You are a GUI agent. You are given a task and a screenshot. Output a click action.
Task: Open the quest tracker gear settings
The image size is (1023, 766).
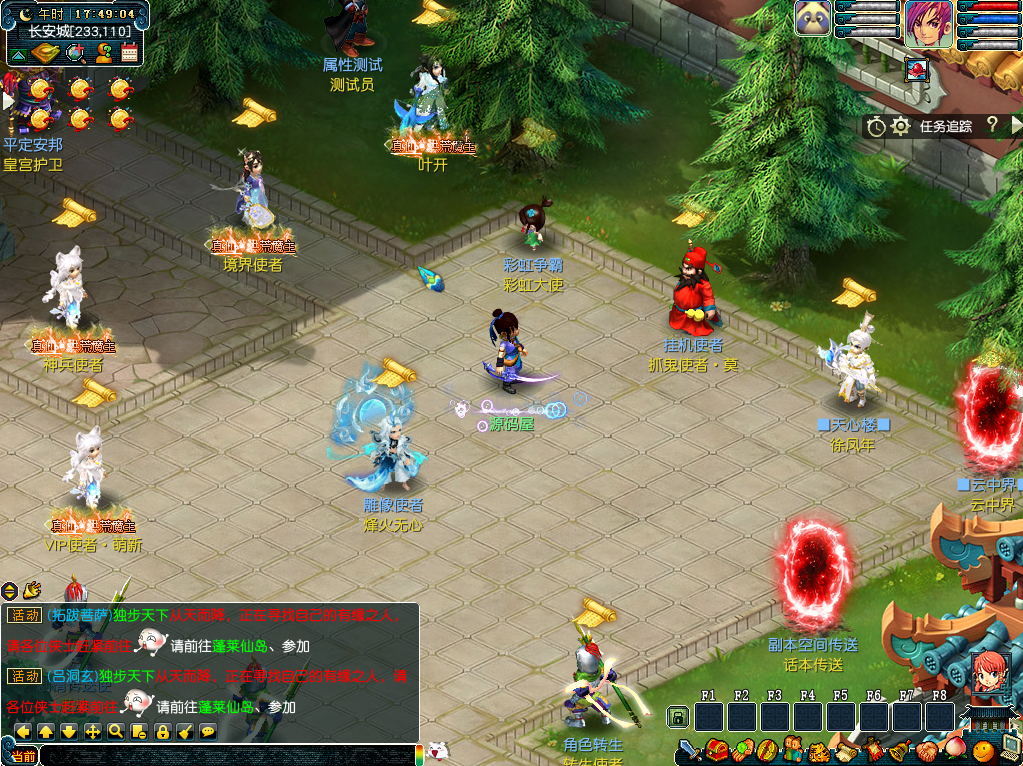point(900,126)
